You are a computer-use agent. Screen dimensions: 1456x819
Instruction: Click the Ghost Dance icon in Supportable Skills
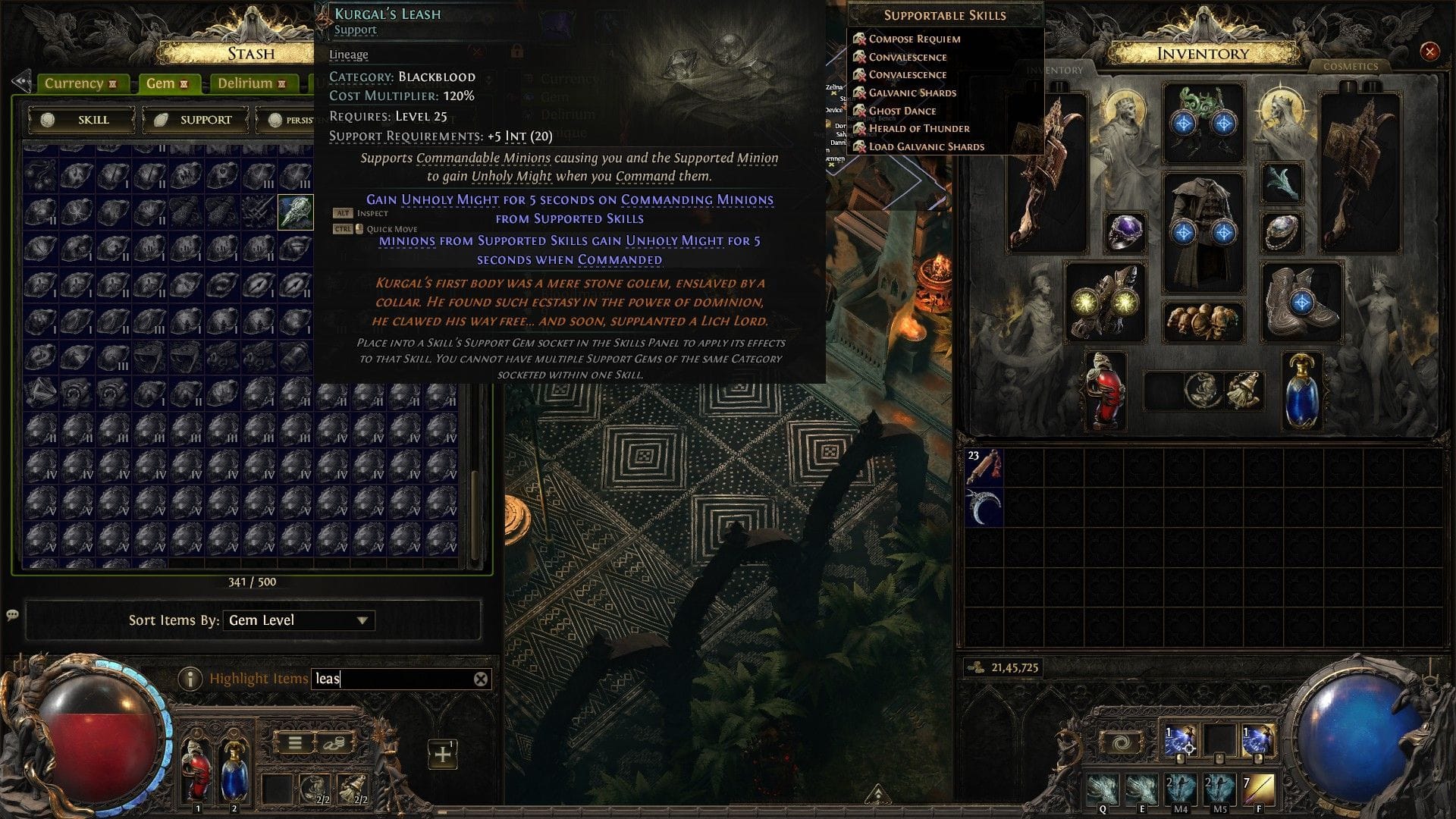point(860,110)
